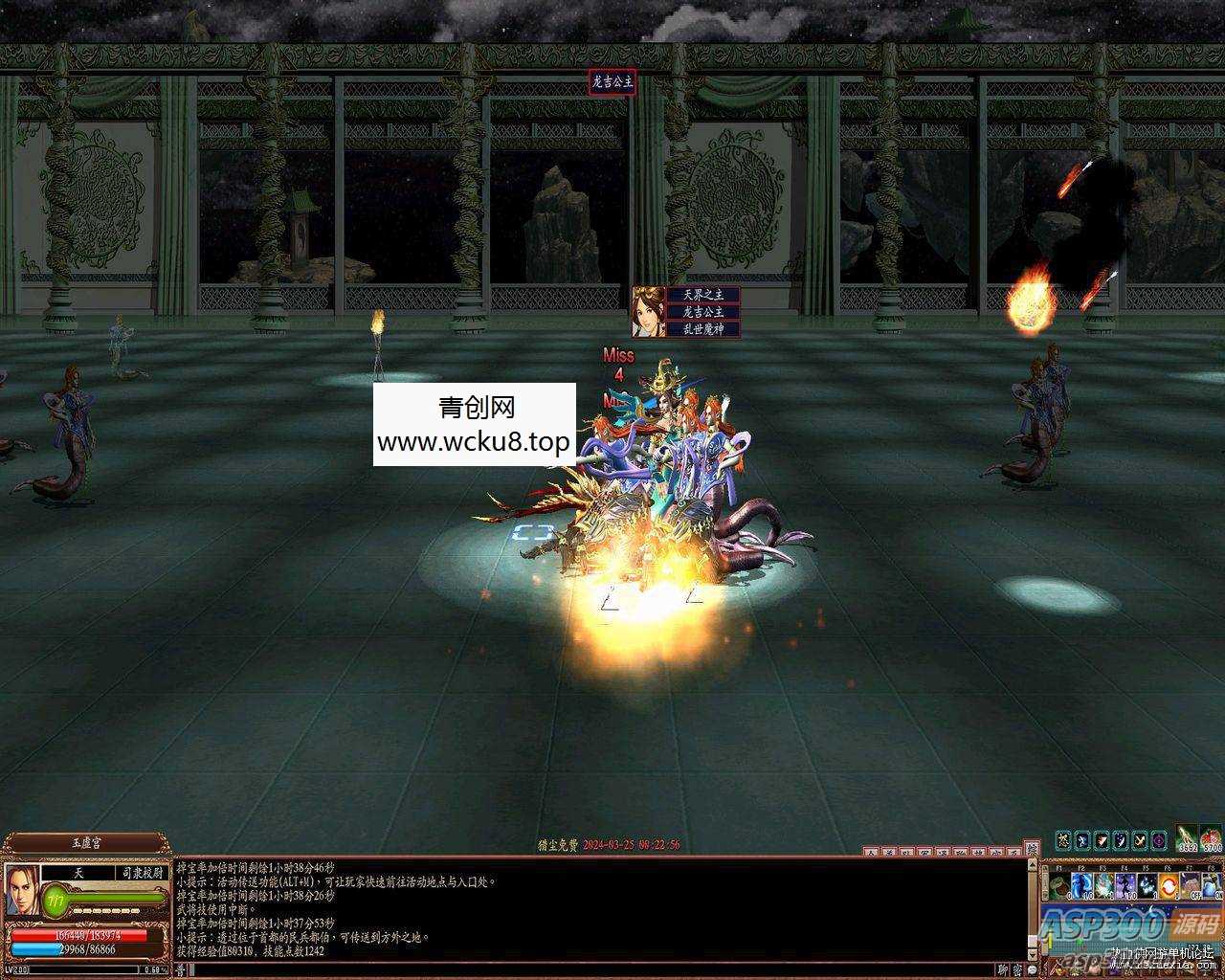Select the F6 orange swirl skill on the hotbar
Viewport: 1225px width, 980px height.
(1169, 884)
